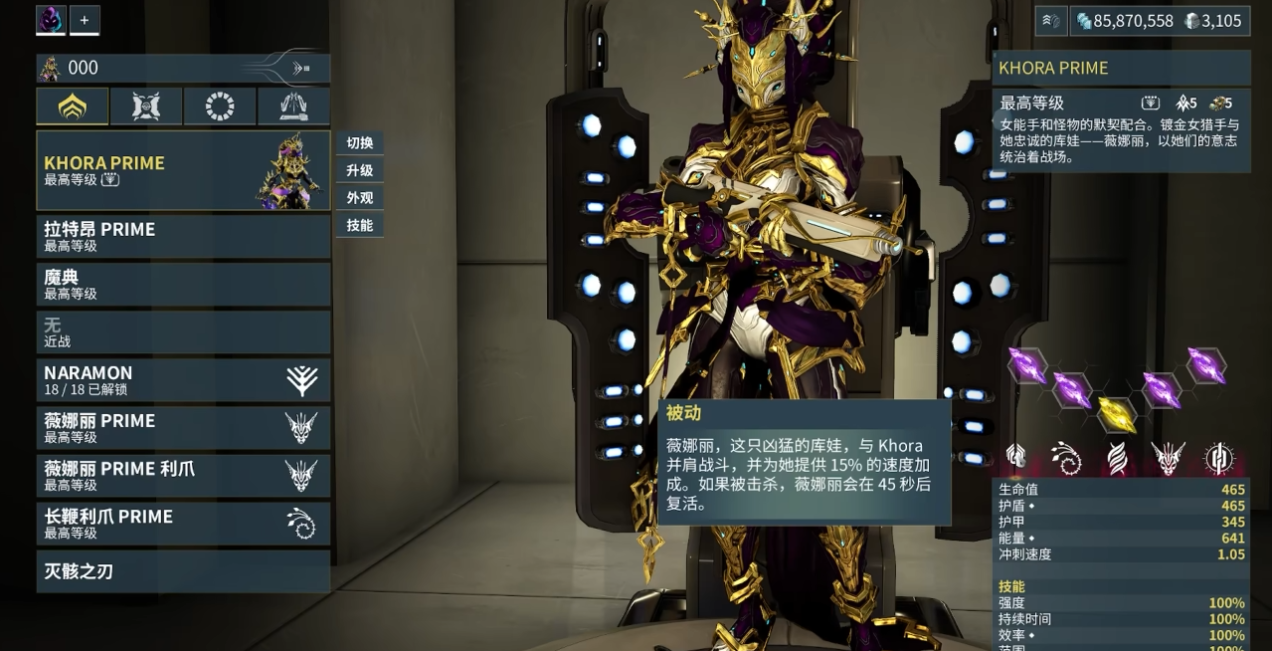This screenshot has height=651, width=1272.
Task: Select the 长鞭利爪 PRIME row
Action: click(183, 524)
